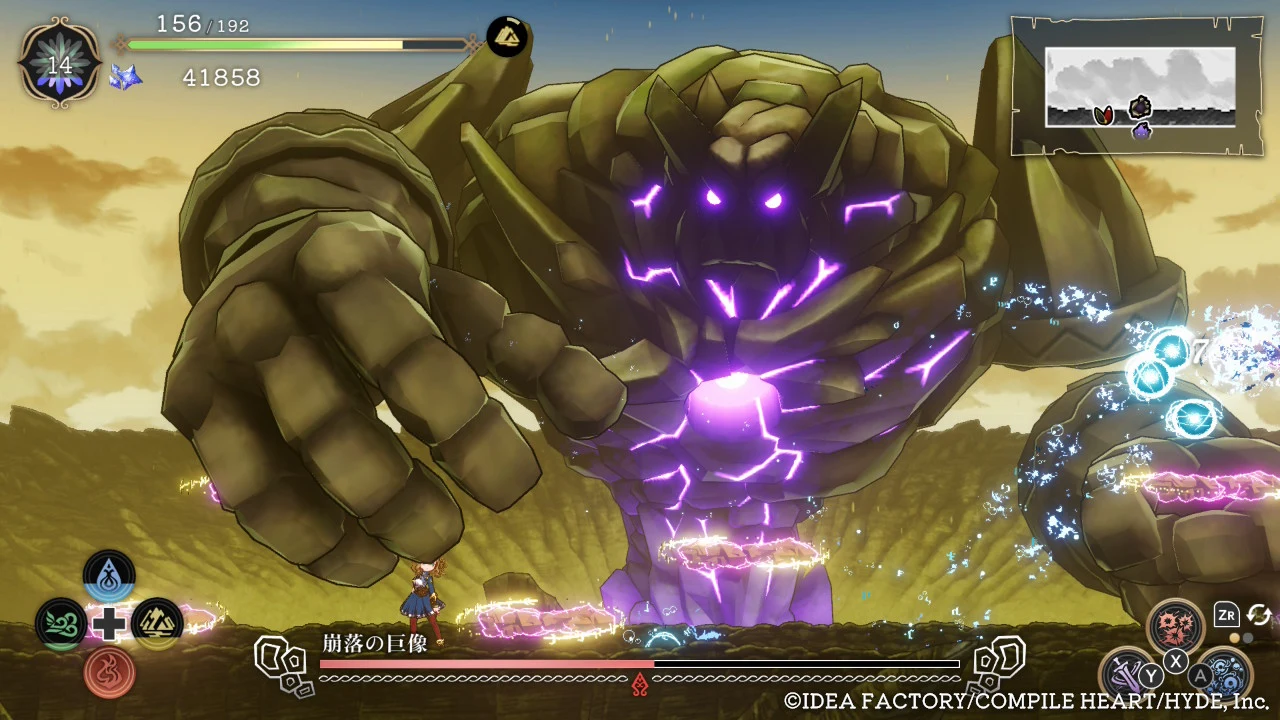Screen dimensions: 1280x720
Task: Activate the earth mountain element icon
Action: tap(157, 624)
